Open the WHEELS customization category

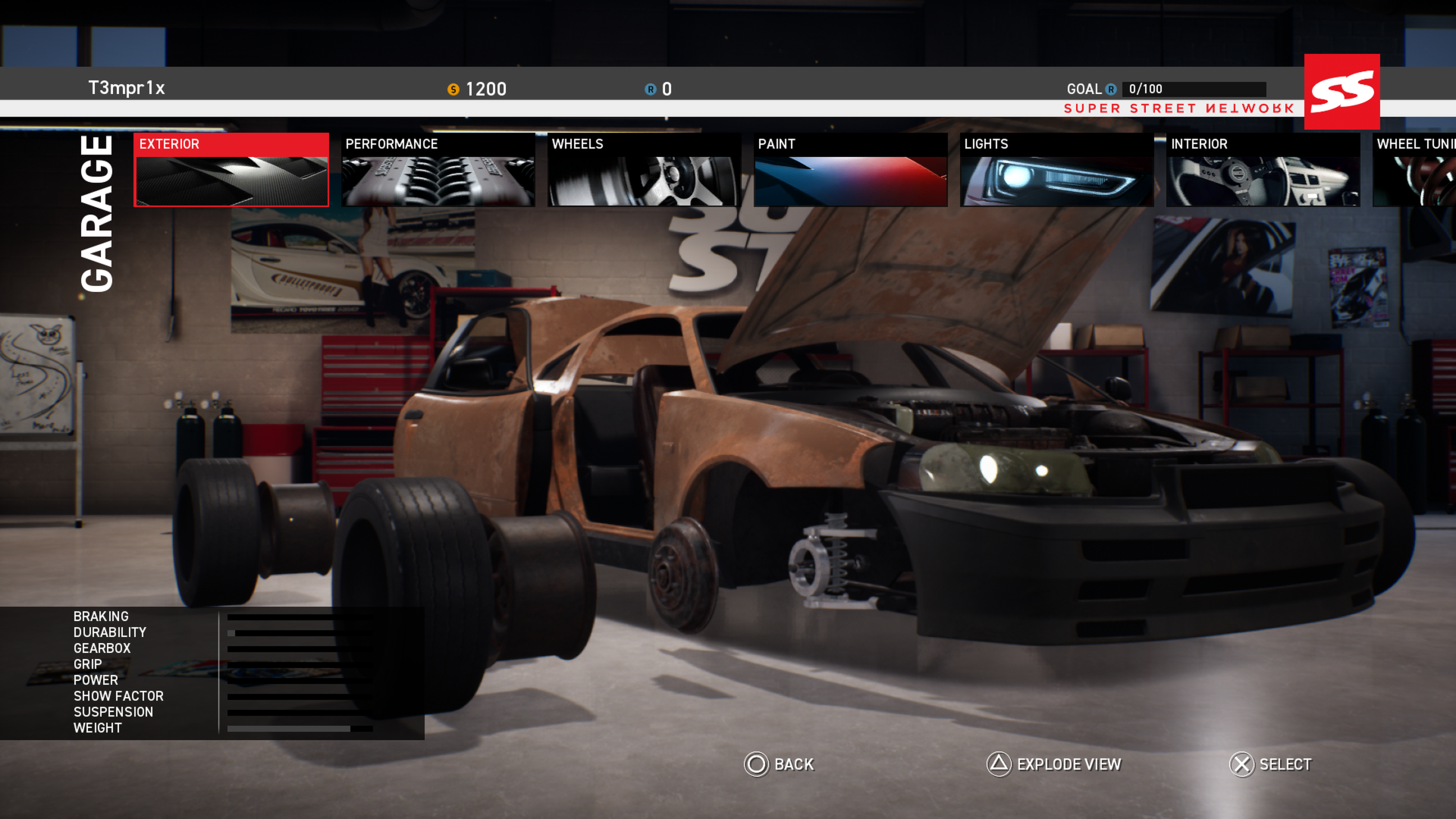[x=643, y=168]
